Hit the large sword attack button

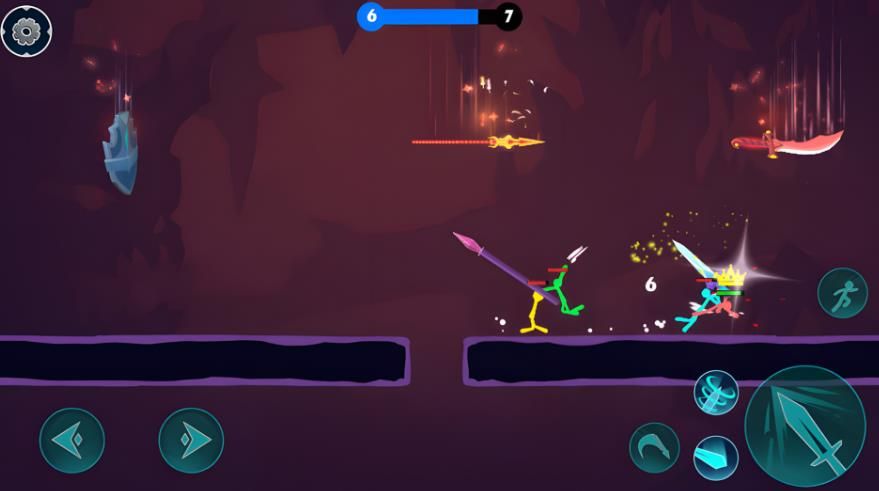coord(805,426)
